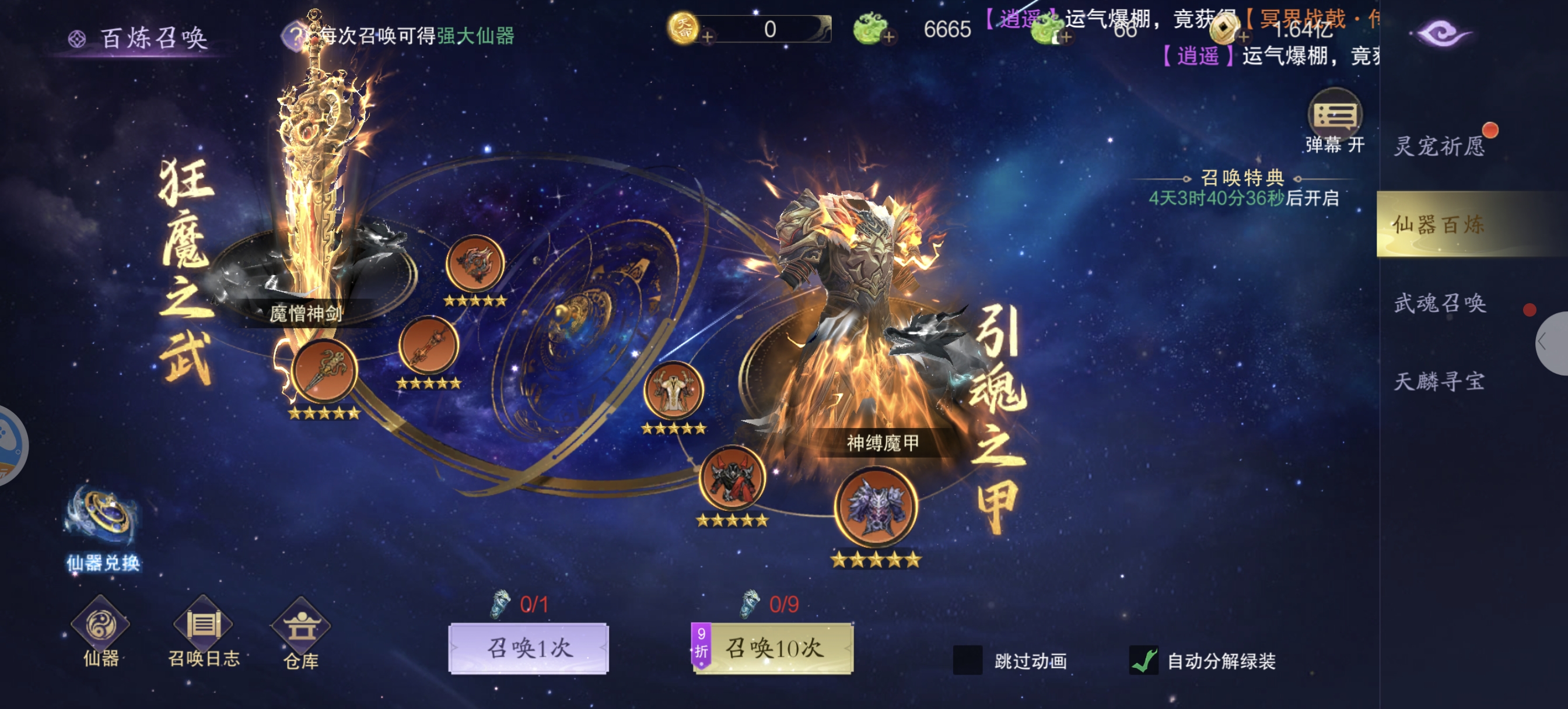Toggle the 自动分解绿装 checkbox
Screen dimensions: 1568x709
(x=1144, y=660)
